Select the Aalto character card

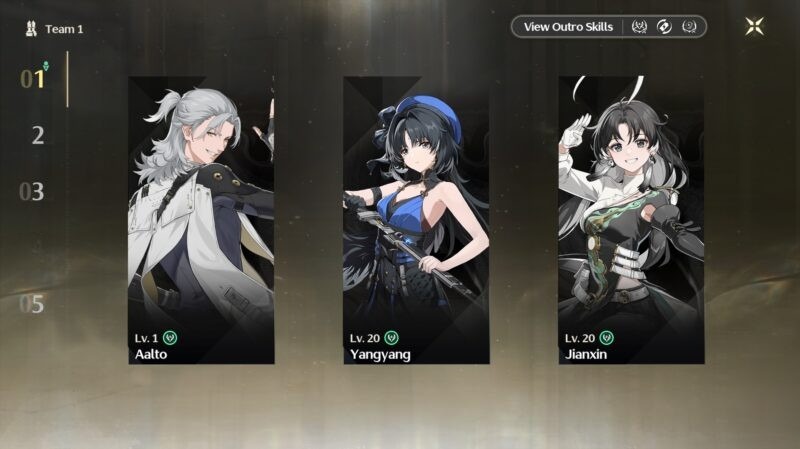click(x=201, y=220)
